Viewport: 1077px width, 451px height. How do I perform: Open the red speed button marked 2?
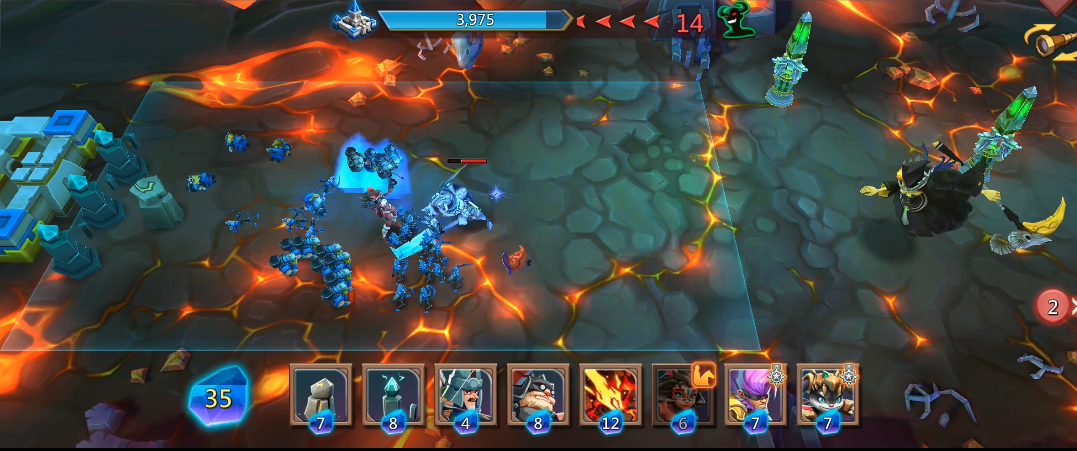[1052, 306]
